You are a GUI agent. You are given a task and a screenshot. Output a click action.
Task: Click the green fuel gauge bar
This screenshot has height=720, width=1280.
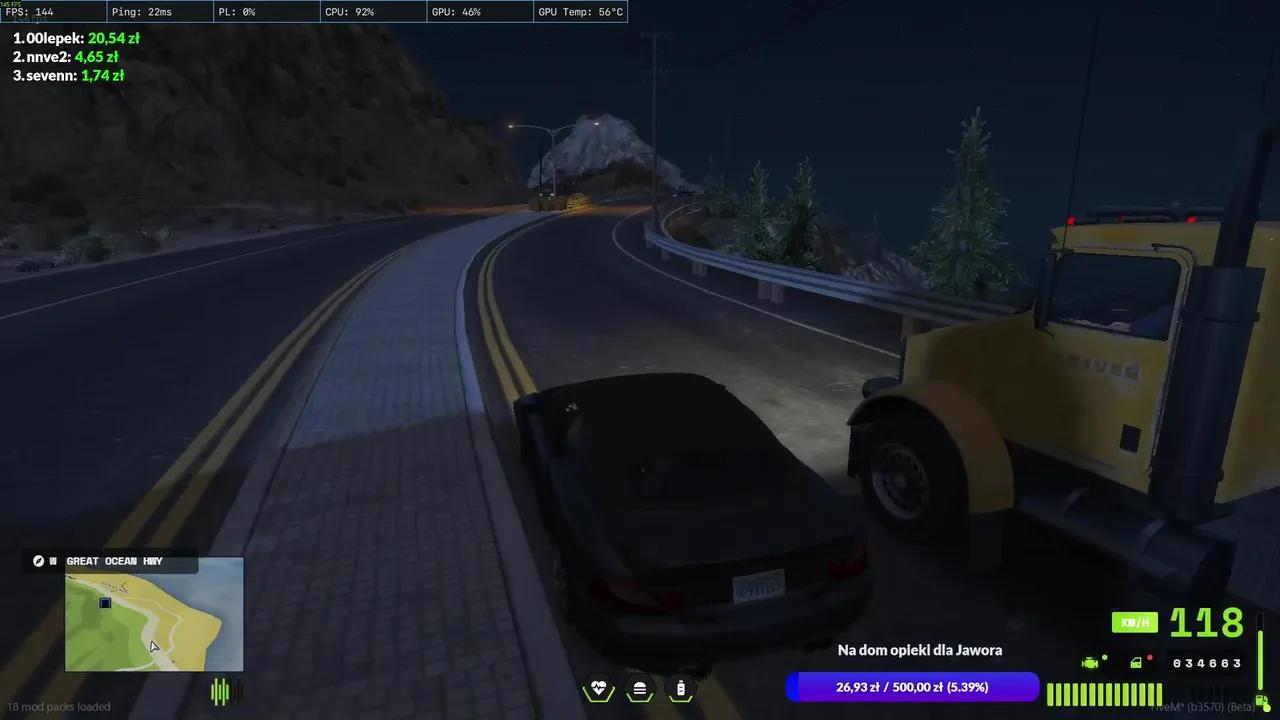[1104, 693]
